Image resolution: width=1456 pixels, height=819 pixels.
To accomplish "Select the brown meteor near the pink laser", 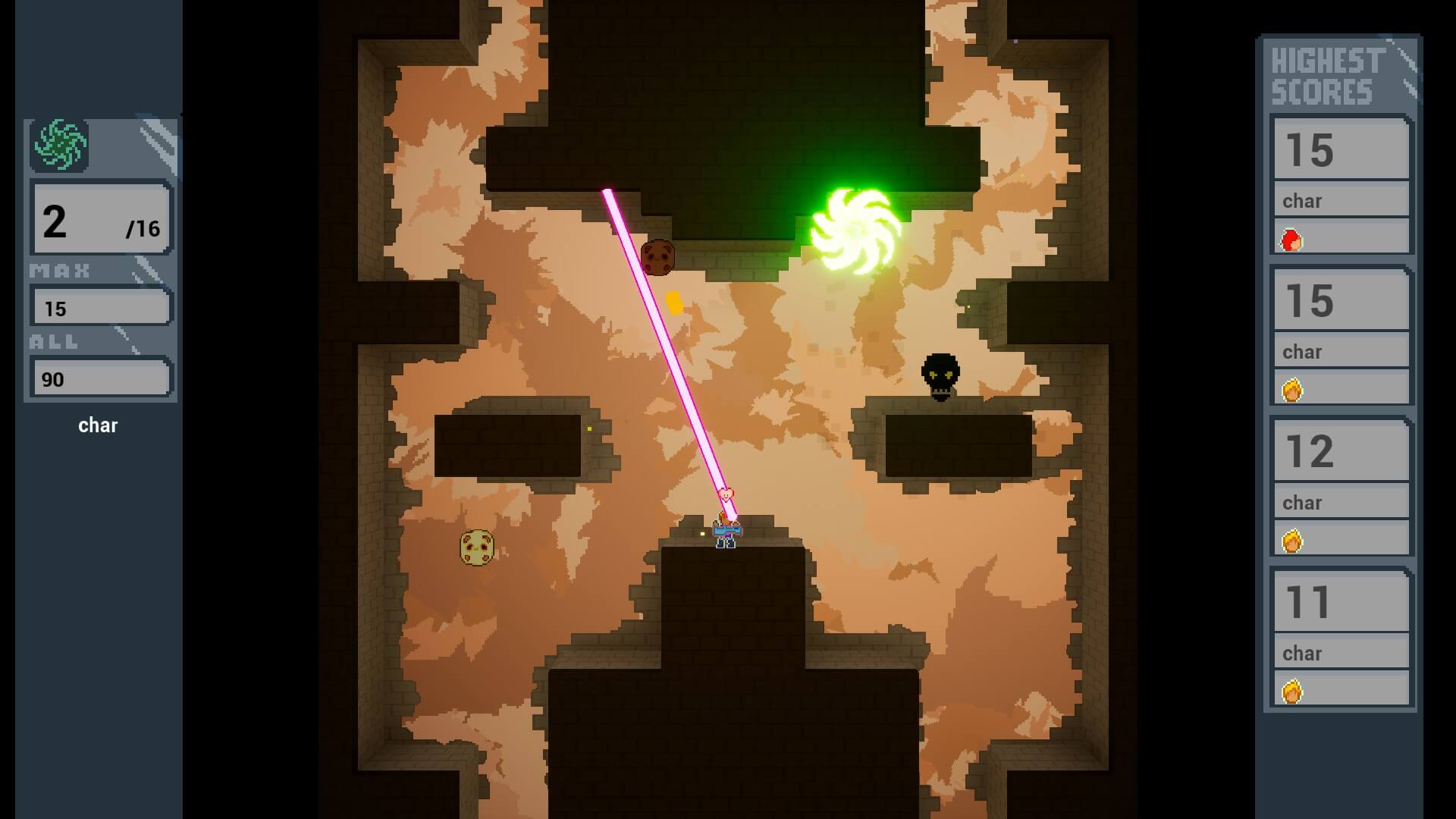I will click(x=657, y=258).
